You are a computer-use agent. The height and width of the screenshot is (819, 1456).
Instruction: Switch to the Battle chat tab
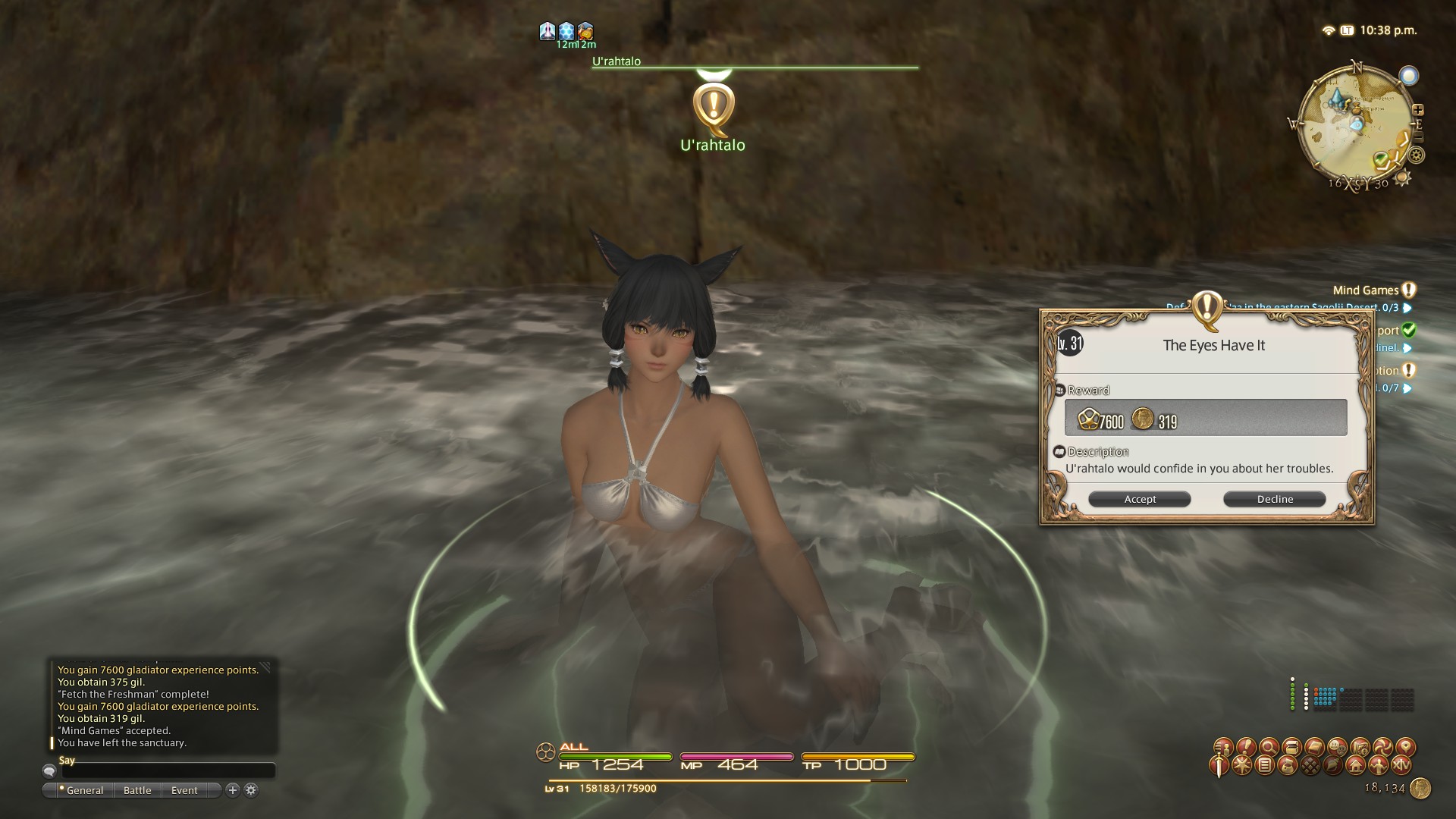137,790
